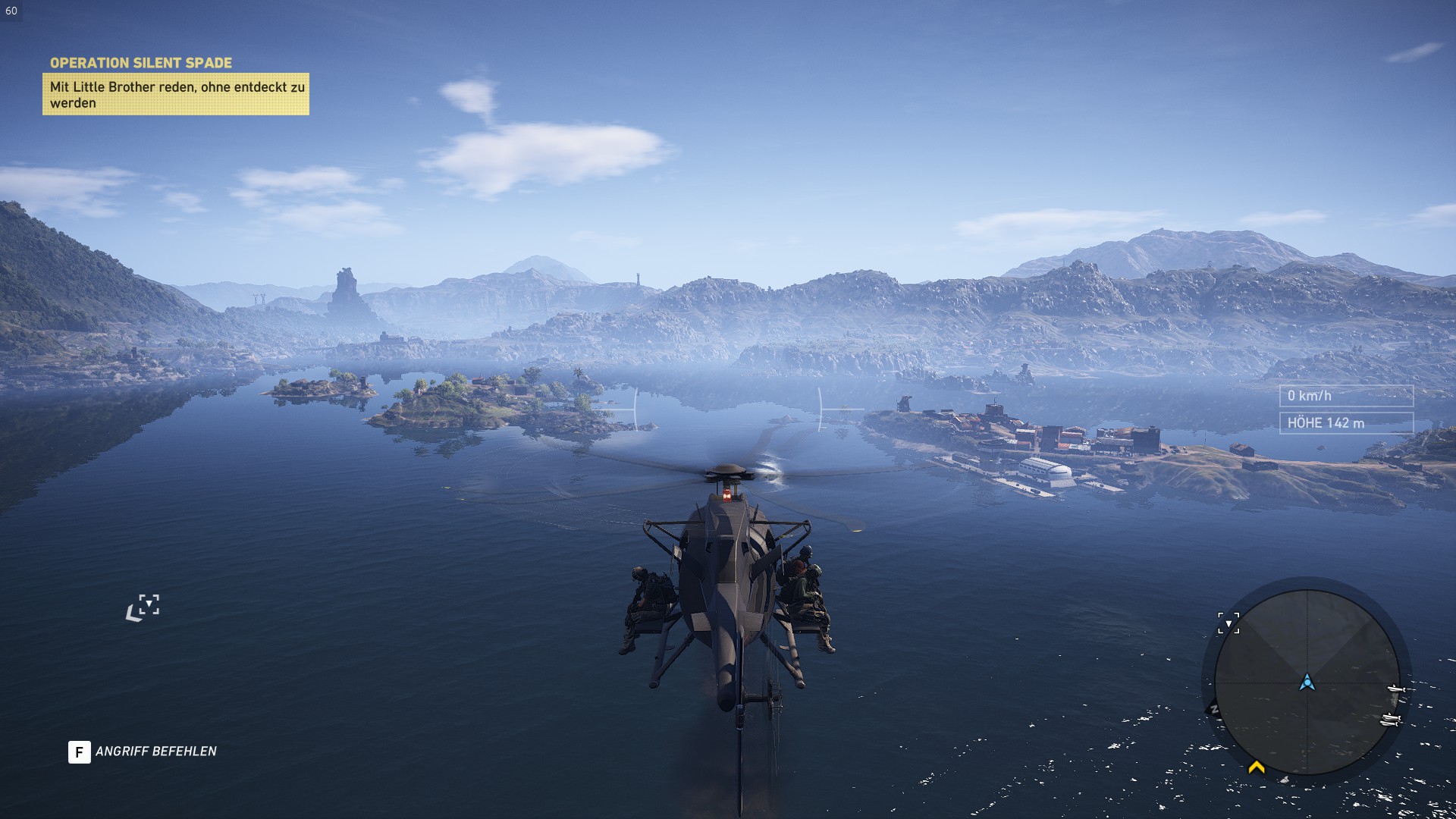This screenshot has width=1456, height=819.
Task: Open the Operation Silent Spade mission title
Action: click(x=143, y=63)
